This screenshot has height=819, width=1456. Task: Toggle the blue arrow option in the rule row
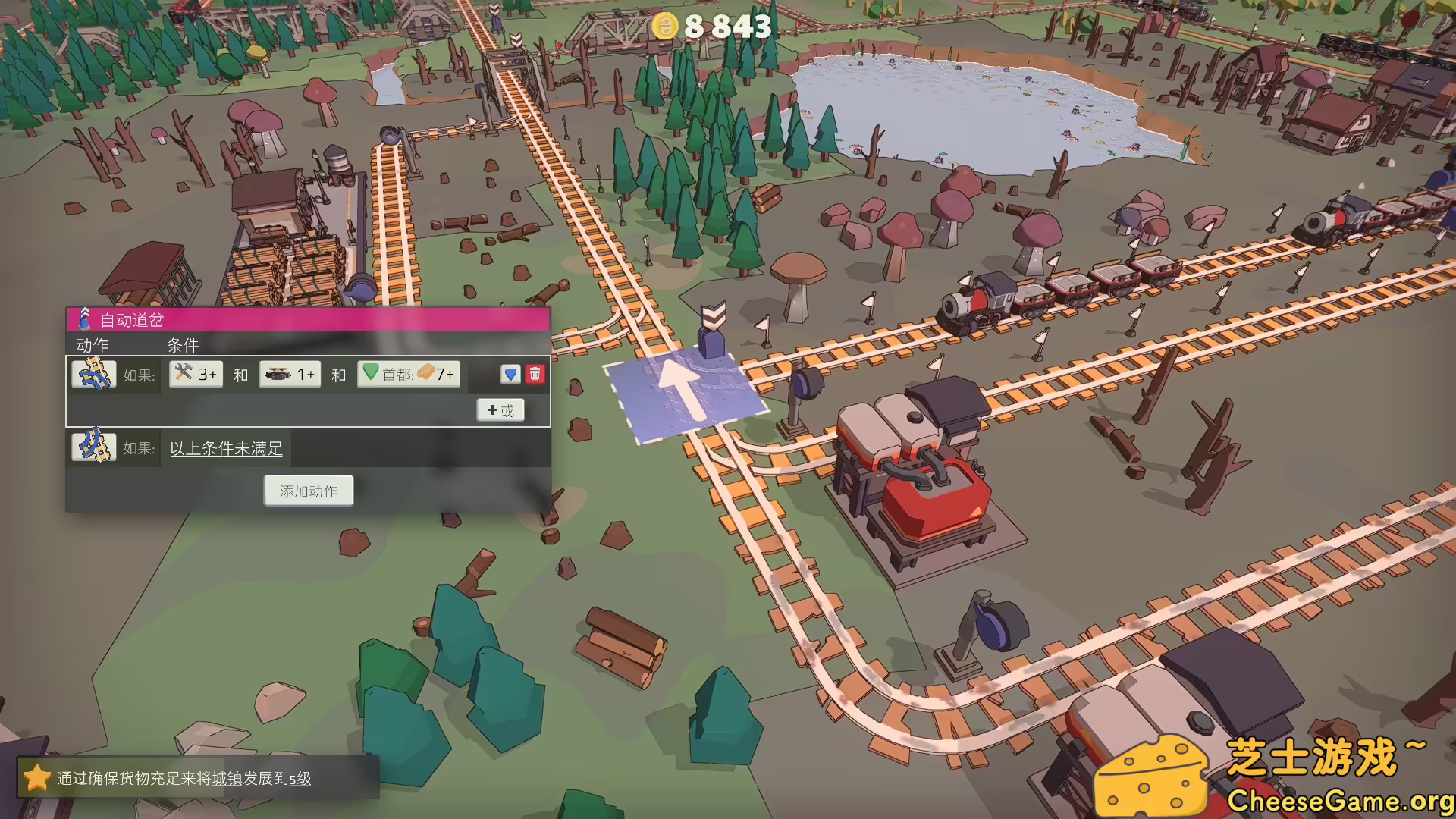click(511, 374)
